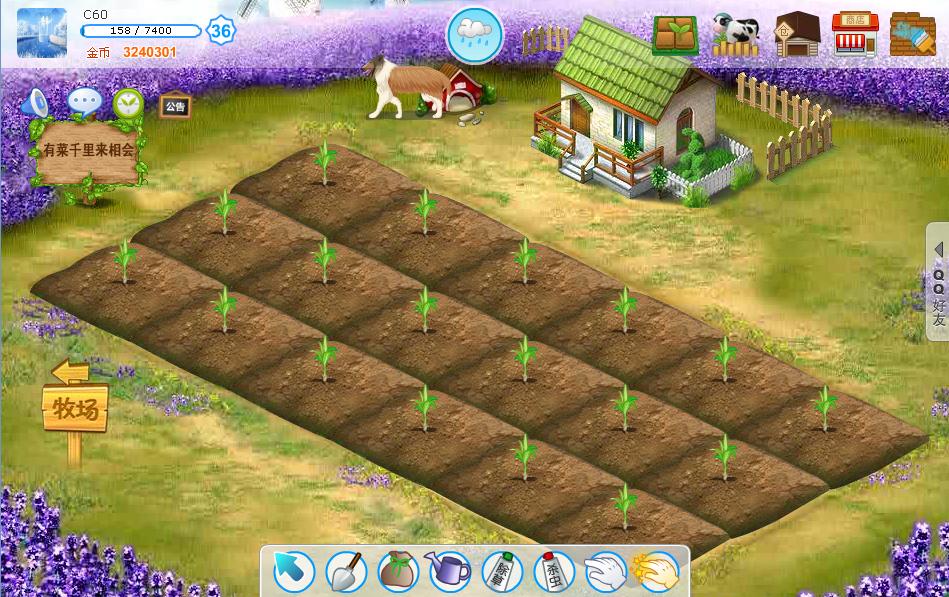Viewport: 949px width, 597px height.
Task: Select the 杀虫 pesticide bottle
Action: pyautogui.click(x=553, y=571)
